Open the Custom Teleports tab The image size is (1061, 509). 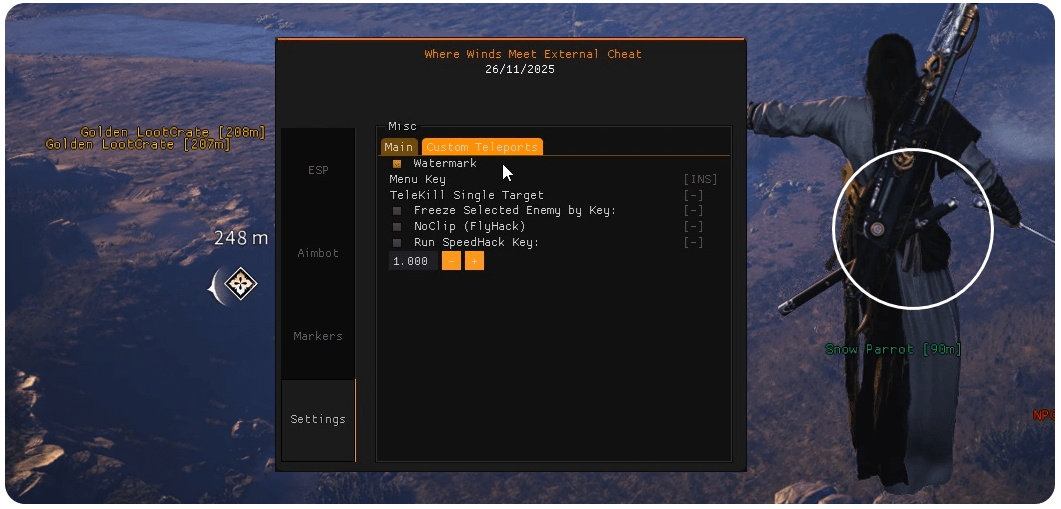(482, 147)
